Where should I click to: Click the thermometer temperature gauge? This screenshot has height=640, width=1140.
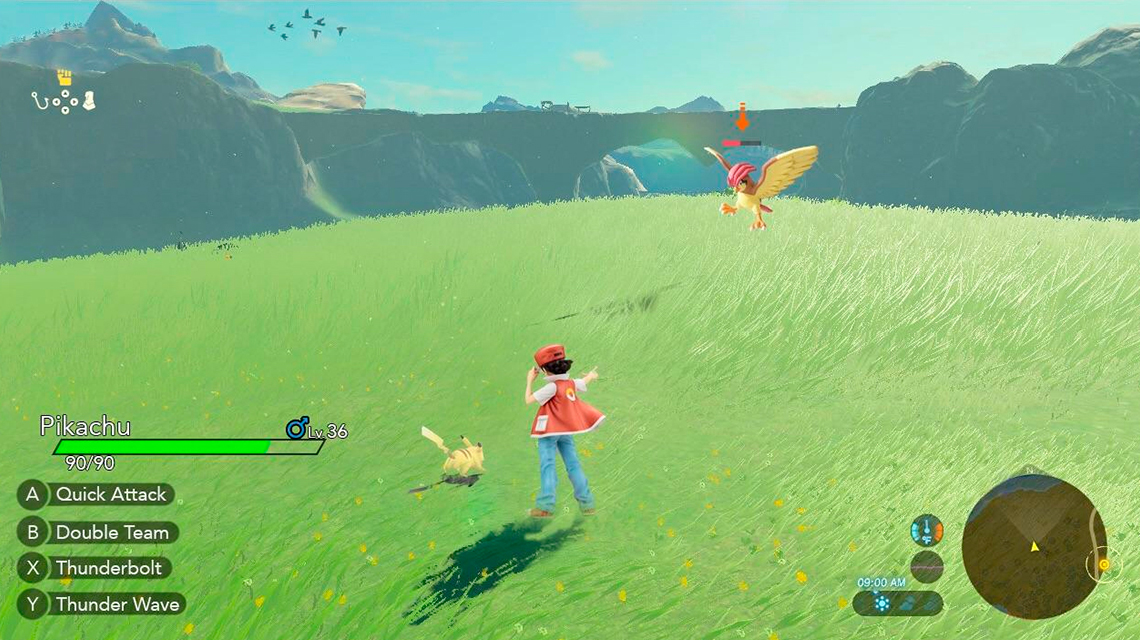[x=927, y=530]
